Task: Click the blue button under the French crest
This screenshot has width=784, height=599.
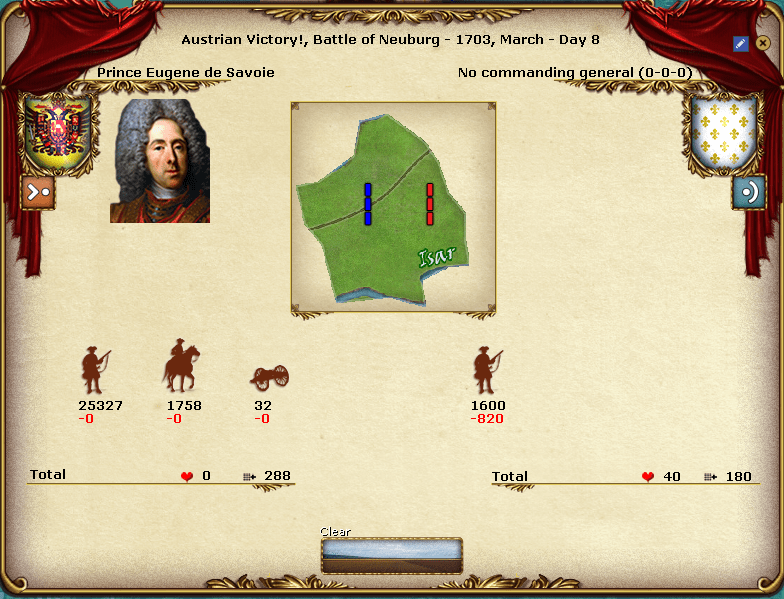Action: point(748,192)
